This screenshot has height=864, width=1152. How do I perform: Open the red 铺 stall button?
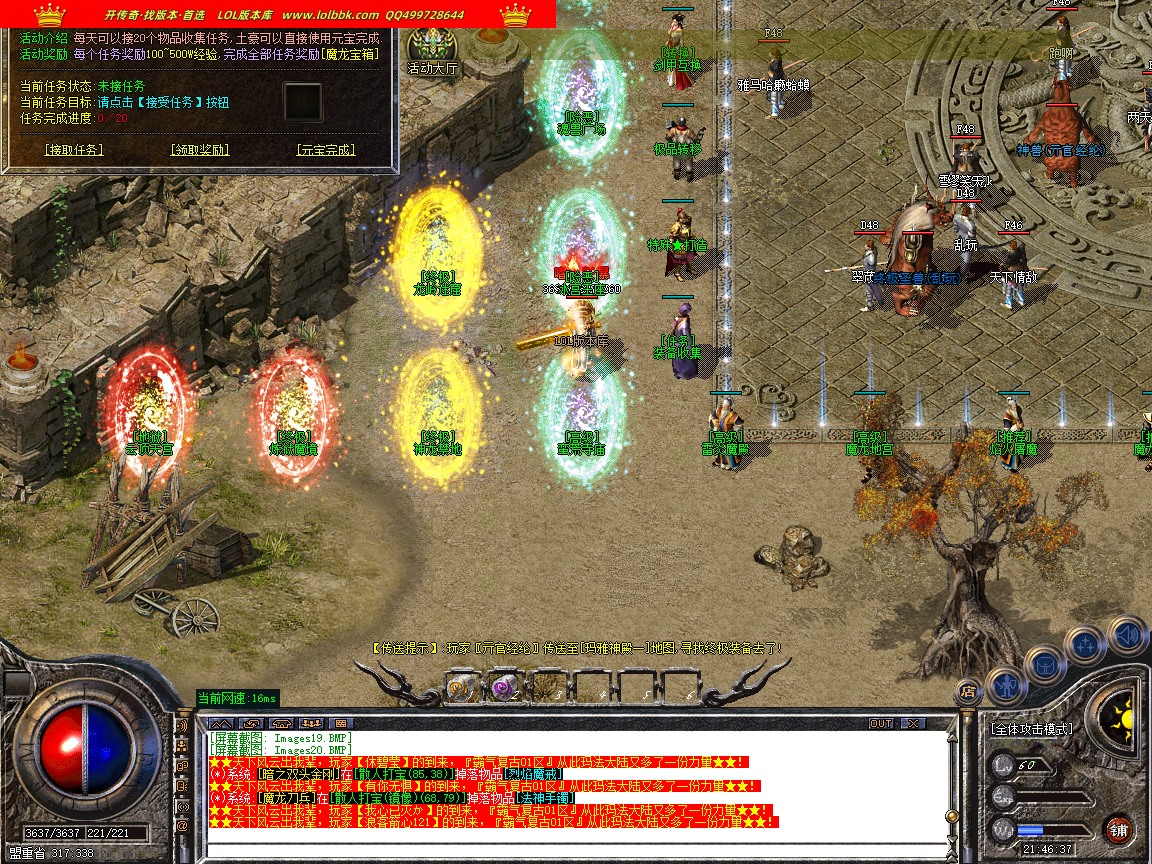(1119, 829)
